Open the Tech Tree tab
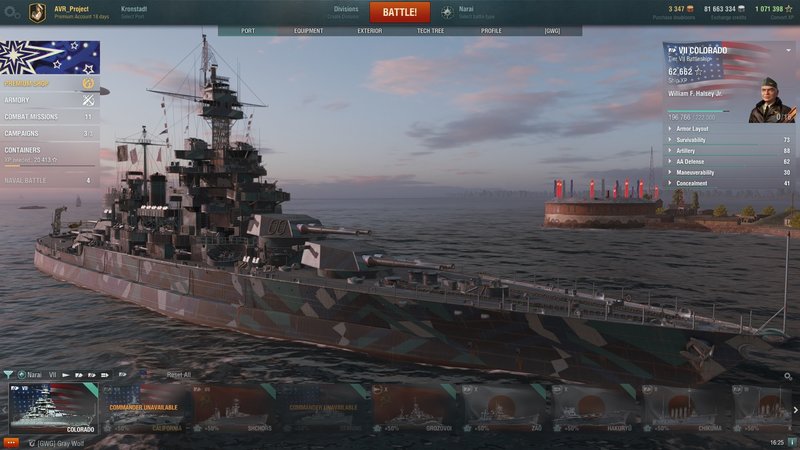This screenshot has width=800, height=450. tap(431, 31)
